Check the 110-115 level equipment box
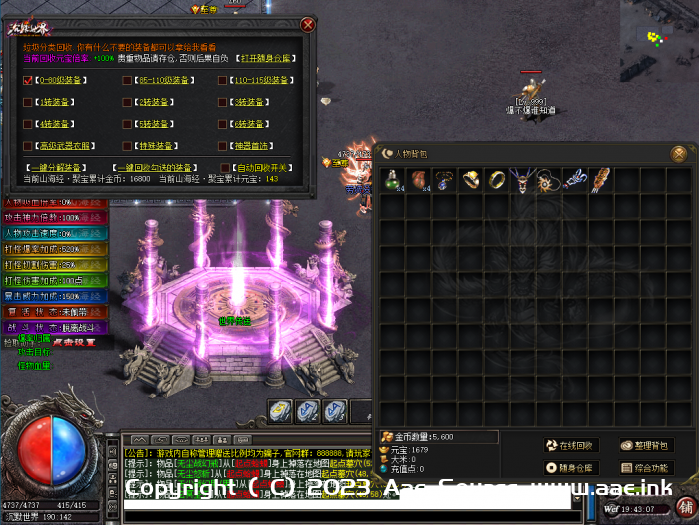Image resolution: width=699 pixels, height=525 pixels. coord(222,79)
